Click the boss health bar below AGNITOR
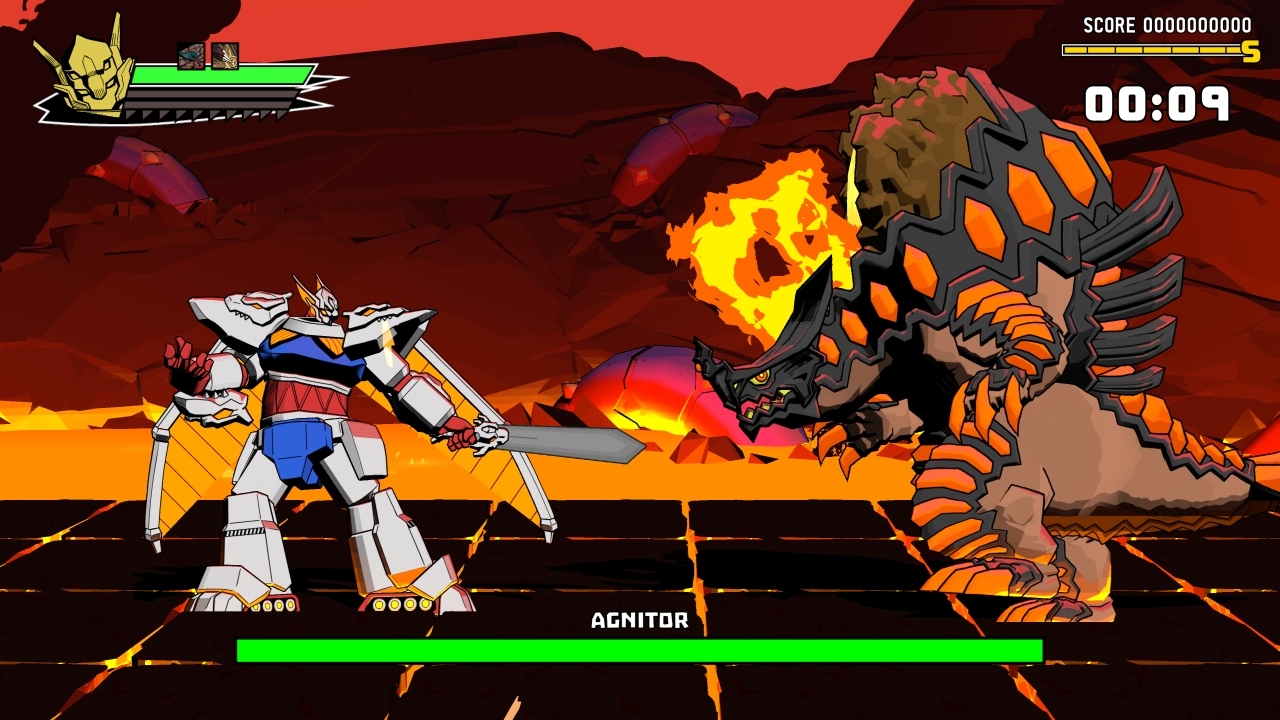 pyautogui.click(x=638, y=651)
